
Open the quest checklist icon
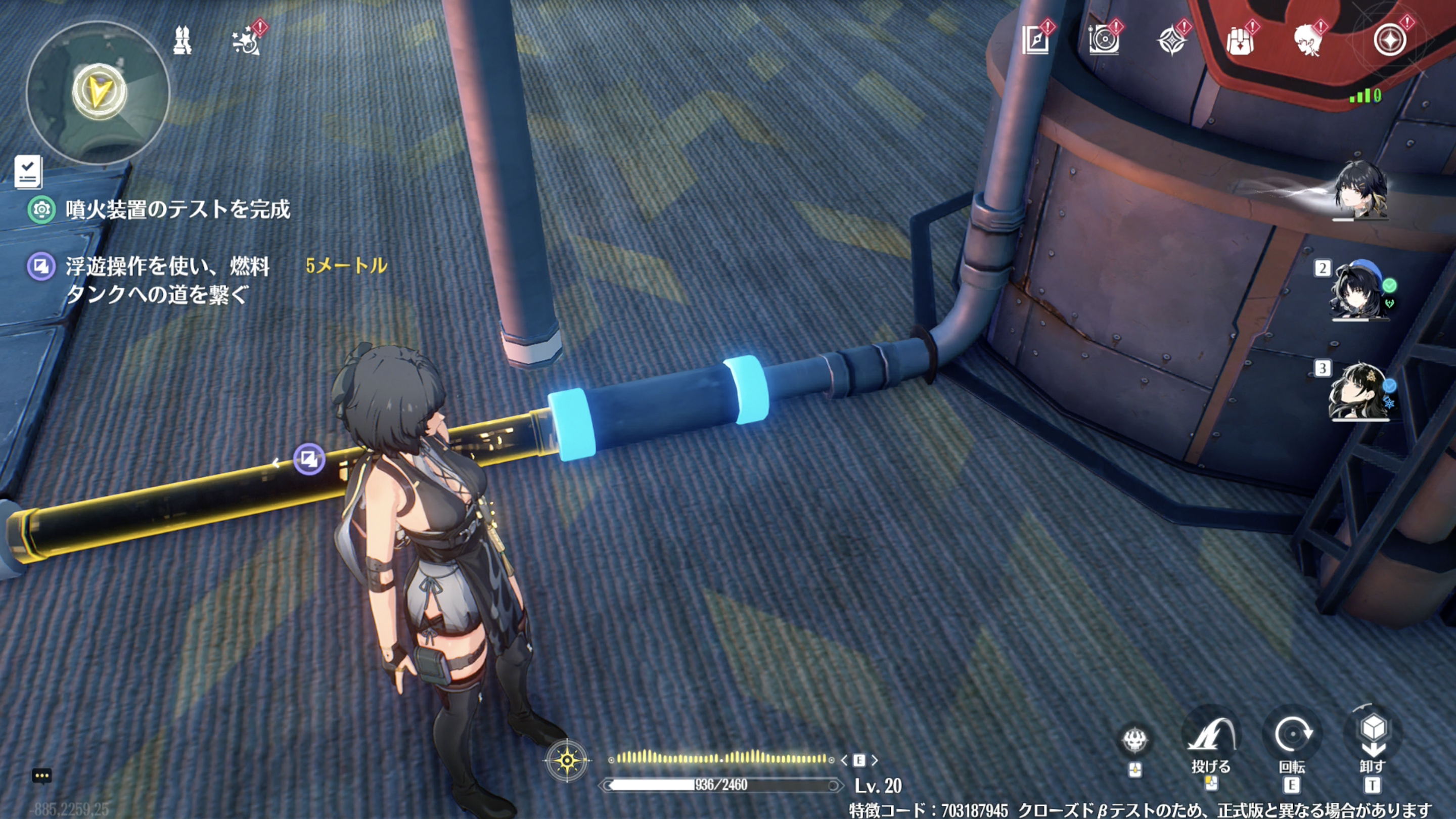coord(28,171)
